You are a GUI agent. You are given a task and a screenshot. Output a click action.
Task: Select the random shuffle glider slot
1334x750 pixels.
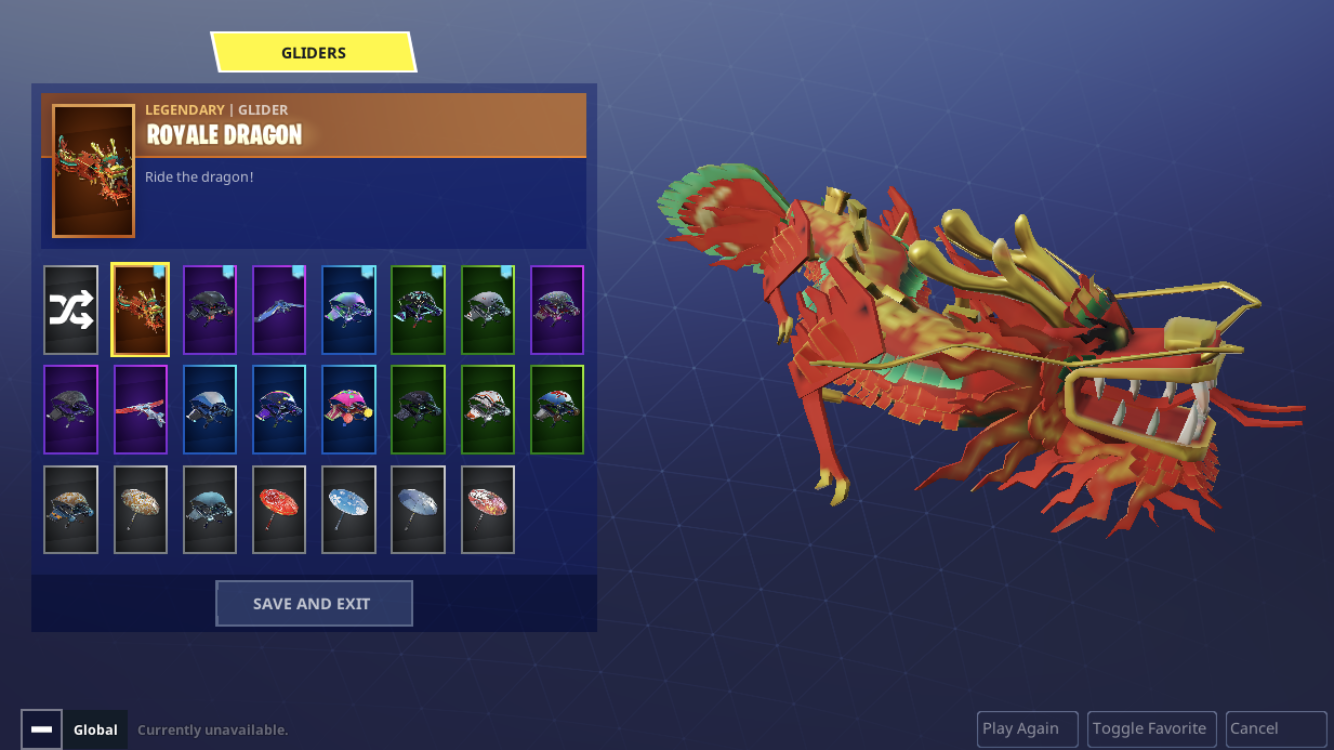(71, 310)
